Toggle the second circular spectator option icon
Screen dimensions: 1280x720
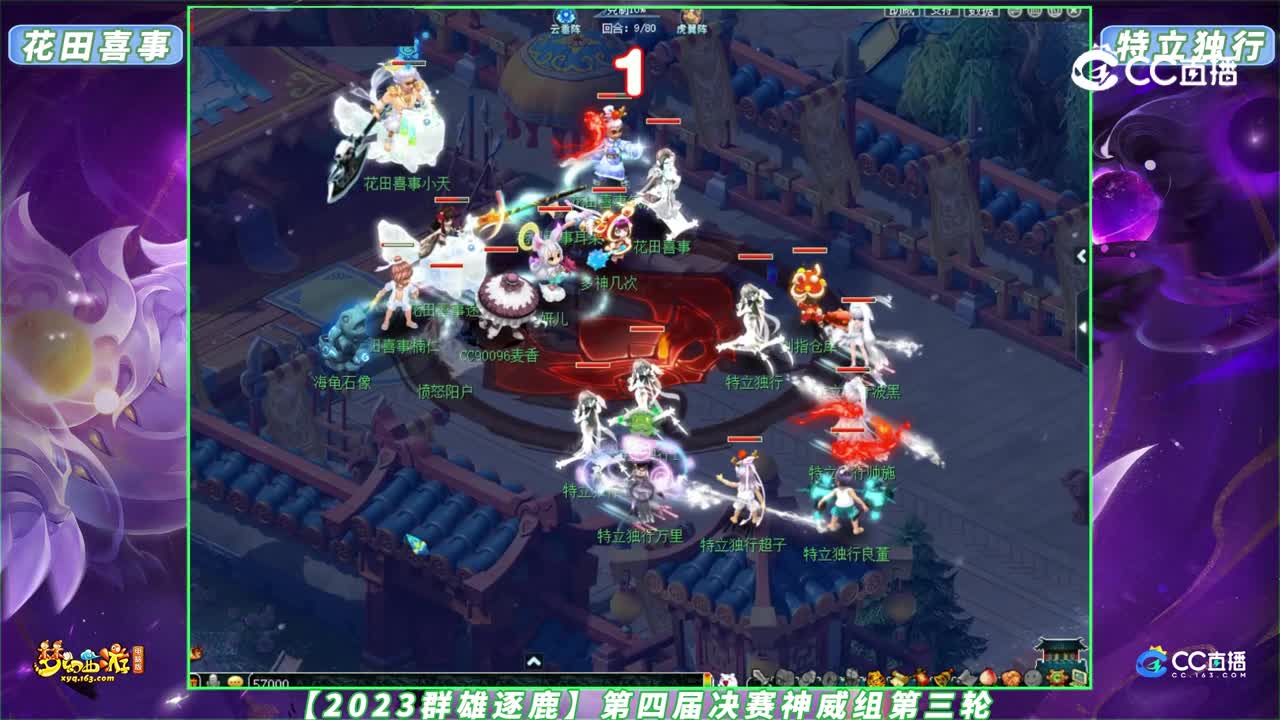[x=1035, y=12]
